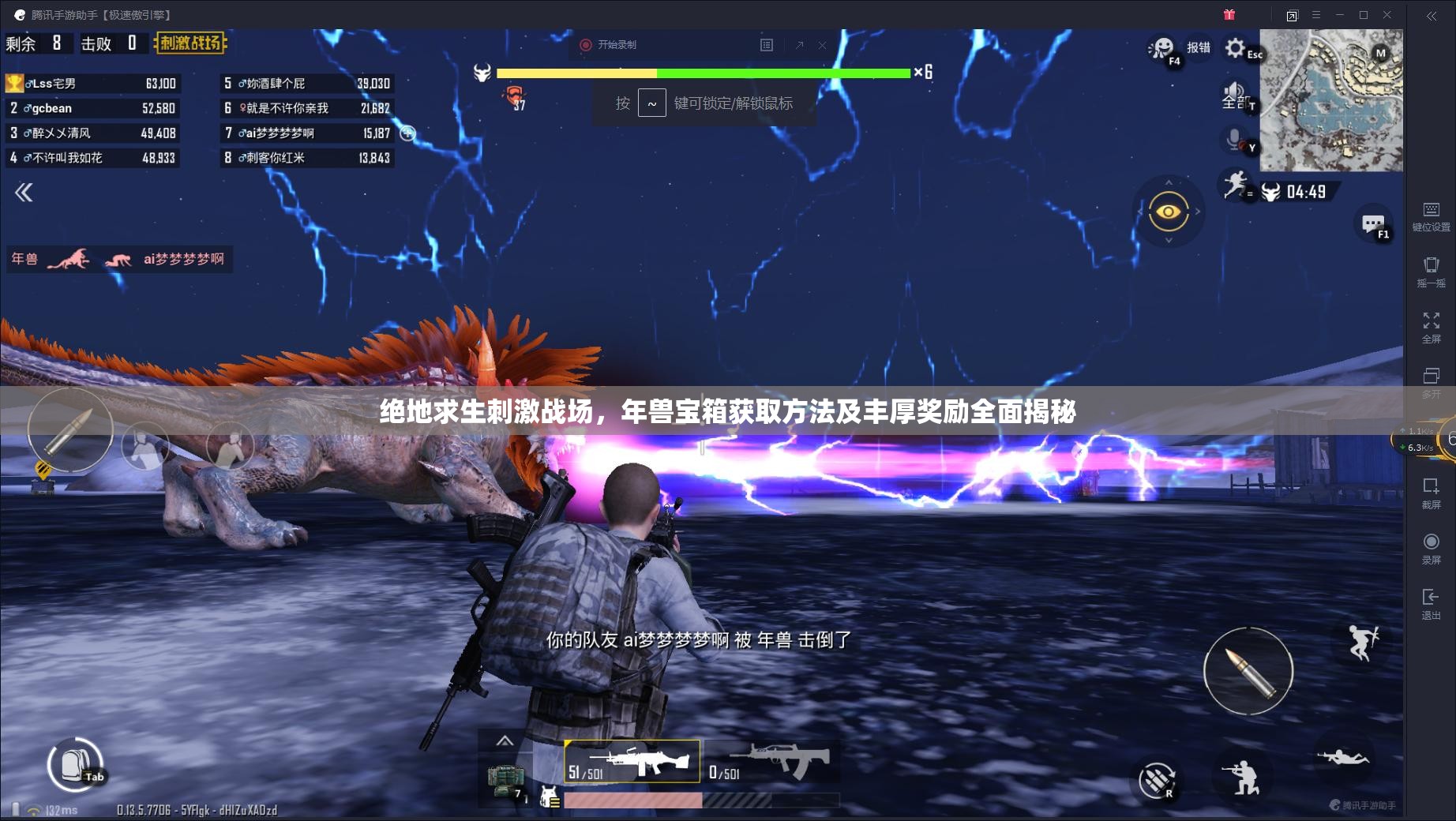The height and width of the screenshot is (821, 1456).
Task: Make the character jump
Action: (x=1362, y=642)
